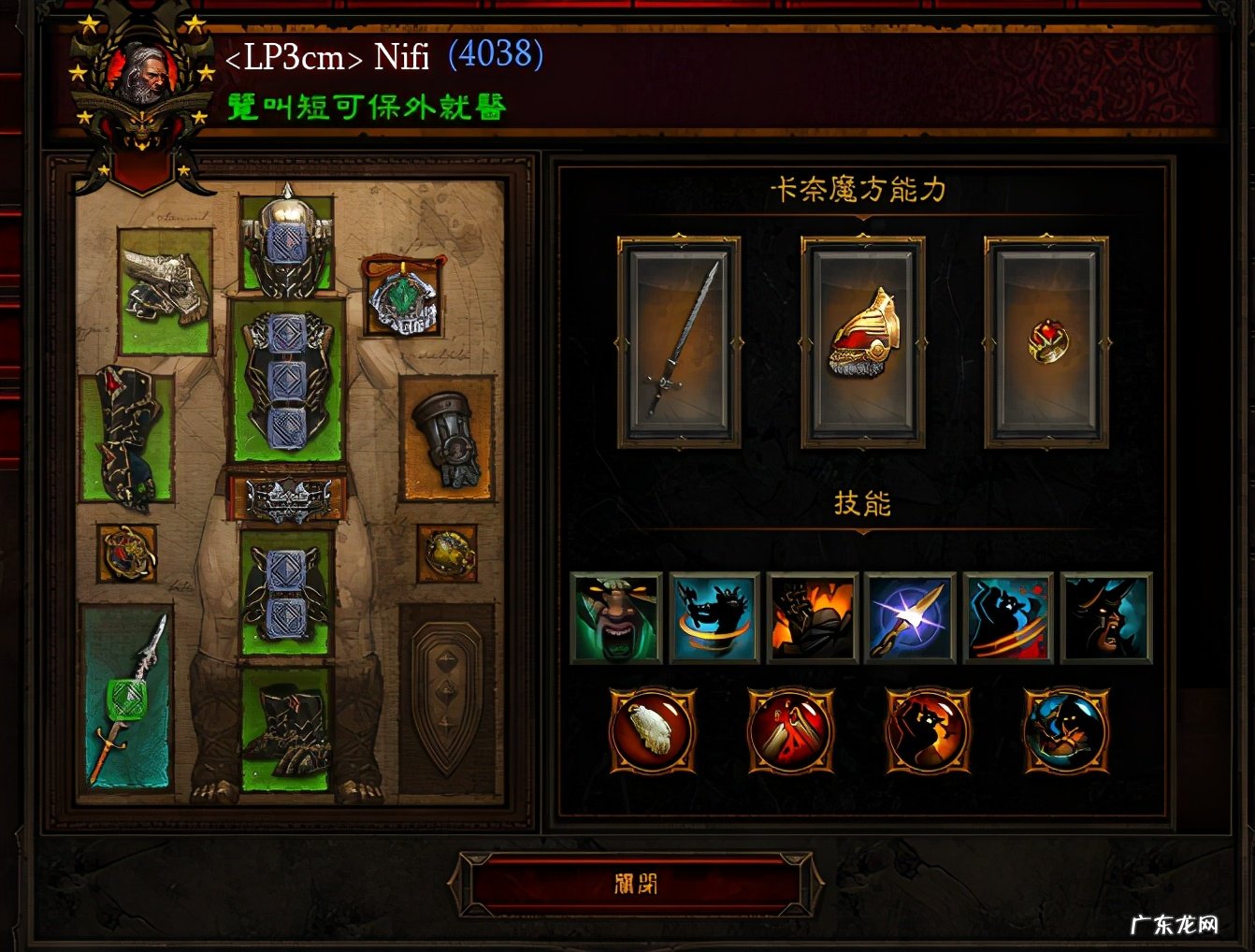Inspect the white fist passive skill
Viewport: 1255px width, 952px height.
pyautogui.click(x=652, y=730)
